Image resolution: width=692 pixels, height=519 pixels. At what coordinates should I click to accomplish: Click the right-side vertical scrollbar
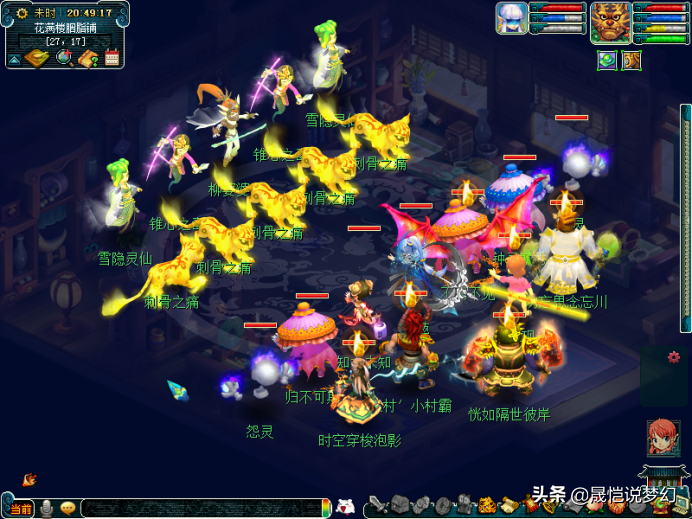(685, 220)
